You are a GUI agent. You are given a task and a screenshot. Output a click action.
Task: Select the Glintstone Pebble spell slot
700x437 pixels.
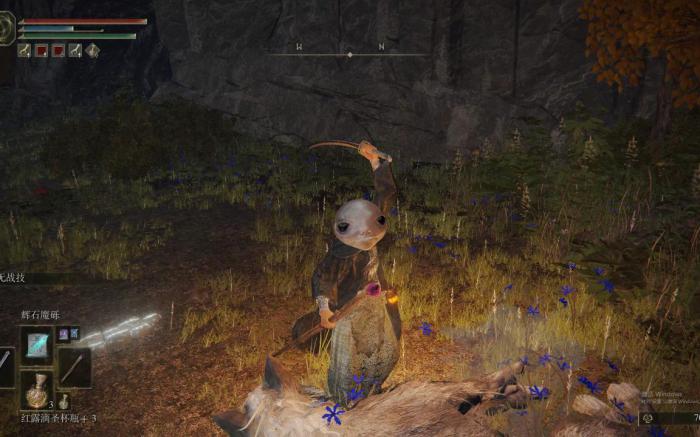tap(37, 345)
